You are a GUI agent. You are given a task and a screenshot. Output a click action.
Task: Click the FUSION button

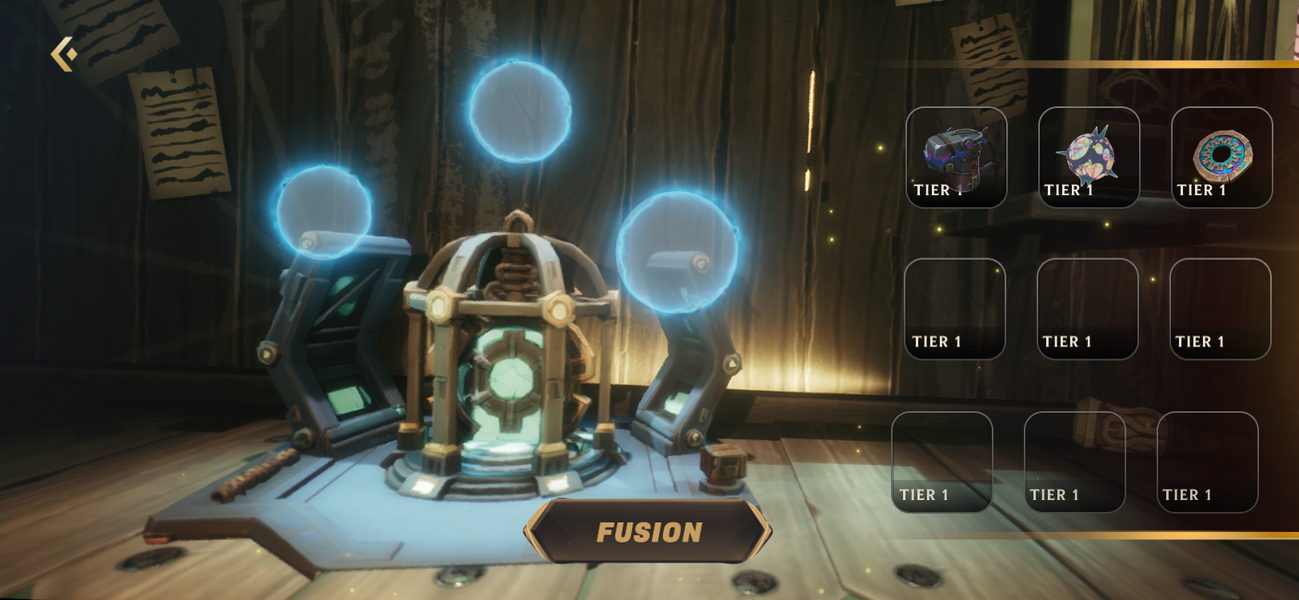(648, 532)
